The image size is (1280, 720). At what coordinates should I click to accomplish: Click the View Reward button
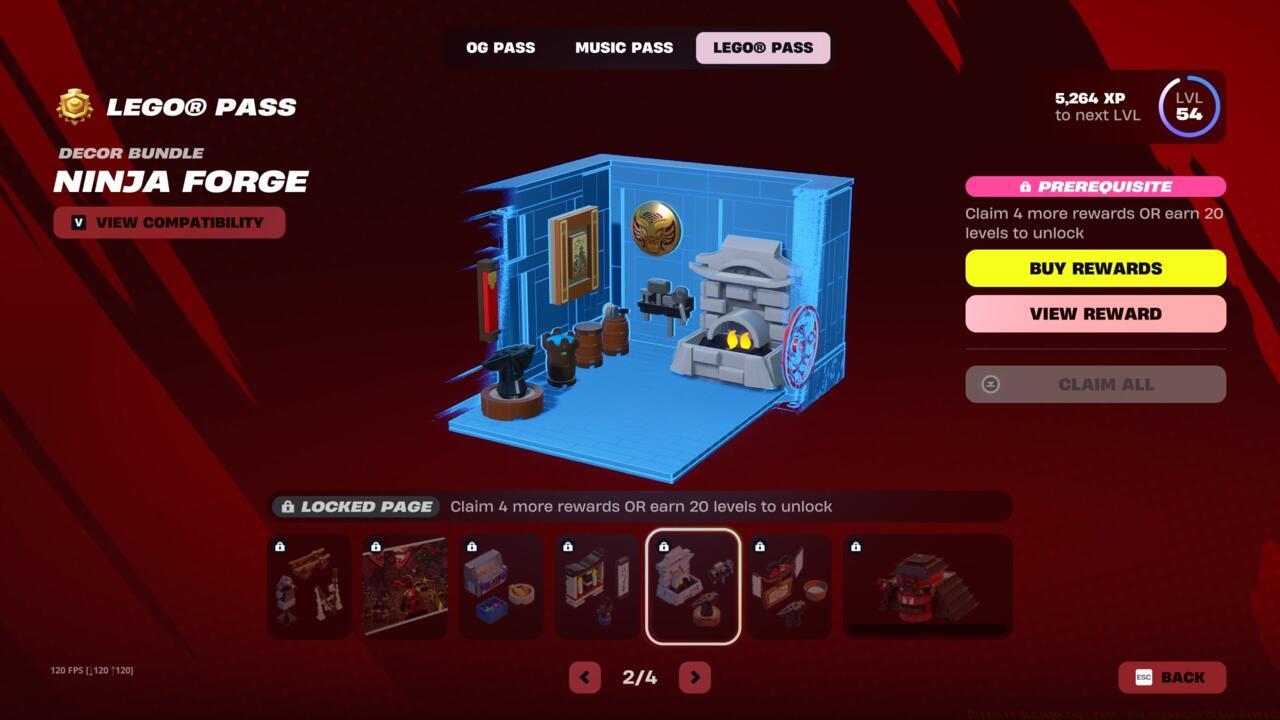[x=1095, y=313]
